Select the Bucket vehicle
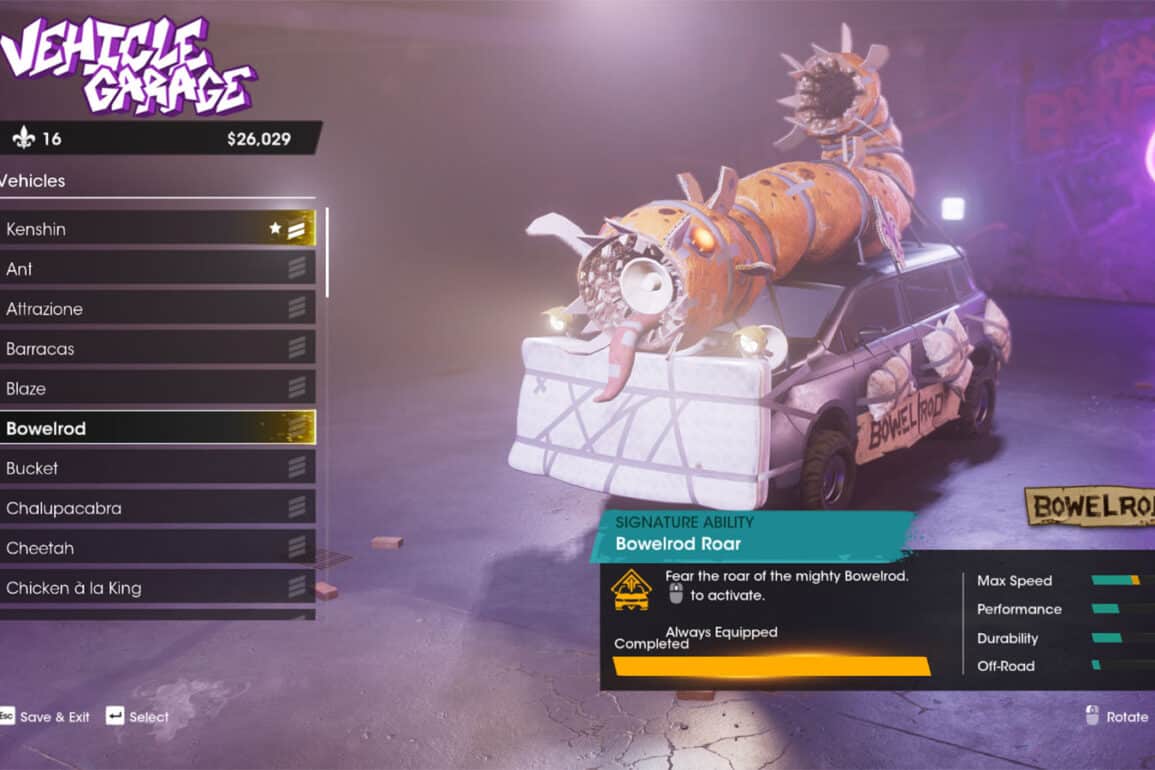Image resolution: width=1155 pixels, height=770 pixels. tap(158, 468)
